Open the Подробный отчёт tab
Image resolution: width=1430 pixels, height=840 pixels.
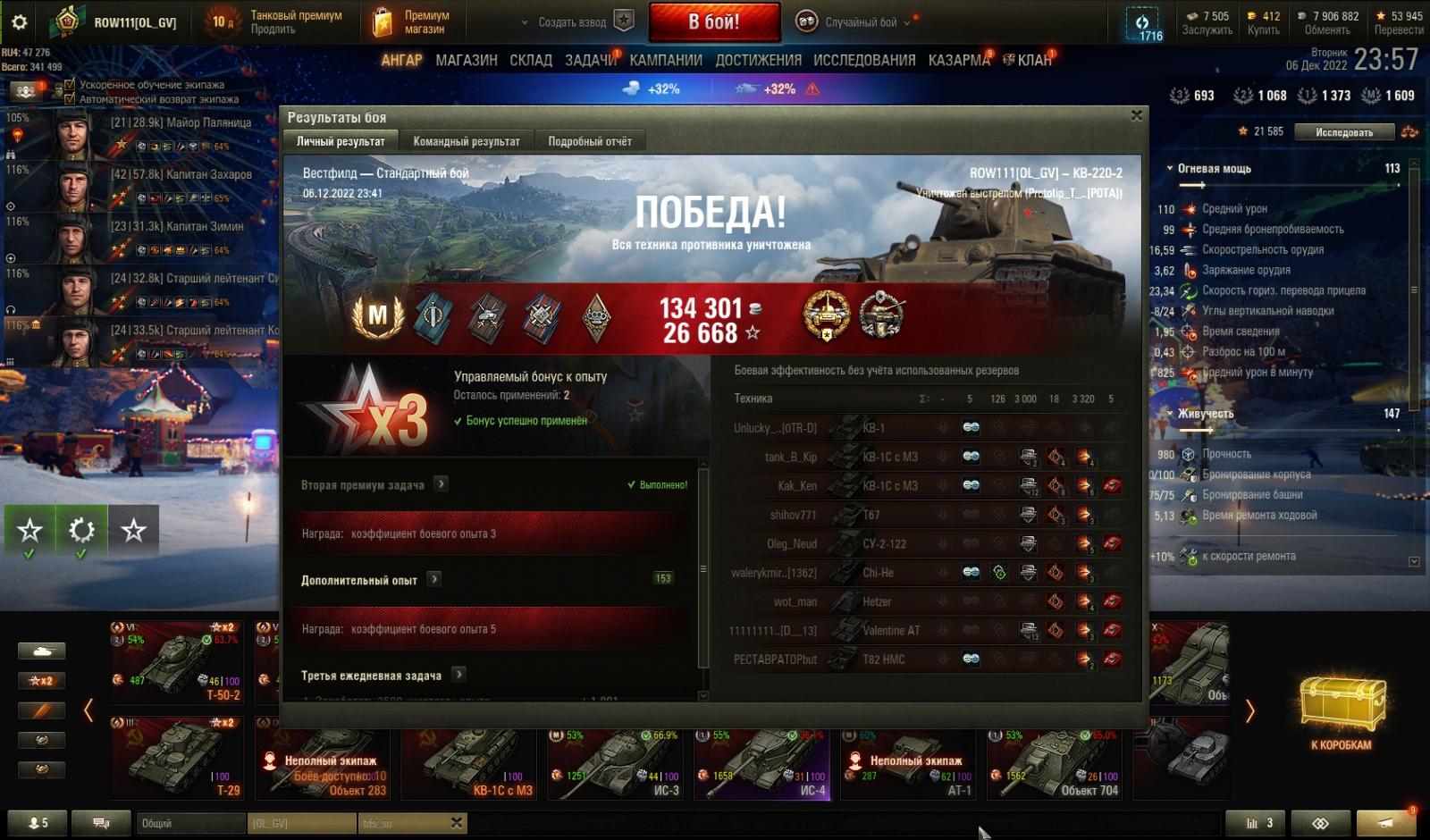coord(589,141)
